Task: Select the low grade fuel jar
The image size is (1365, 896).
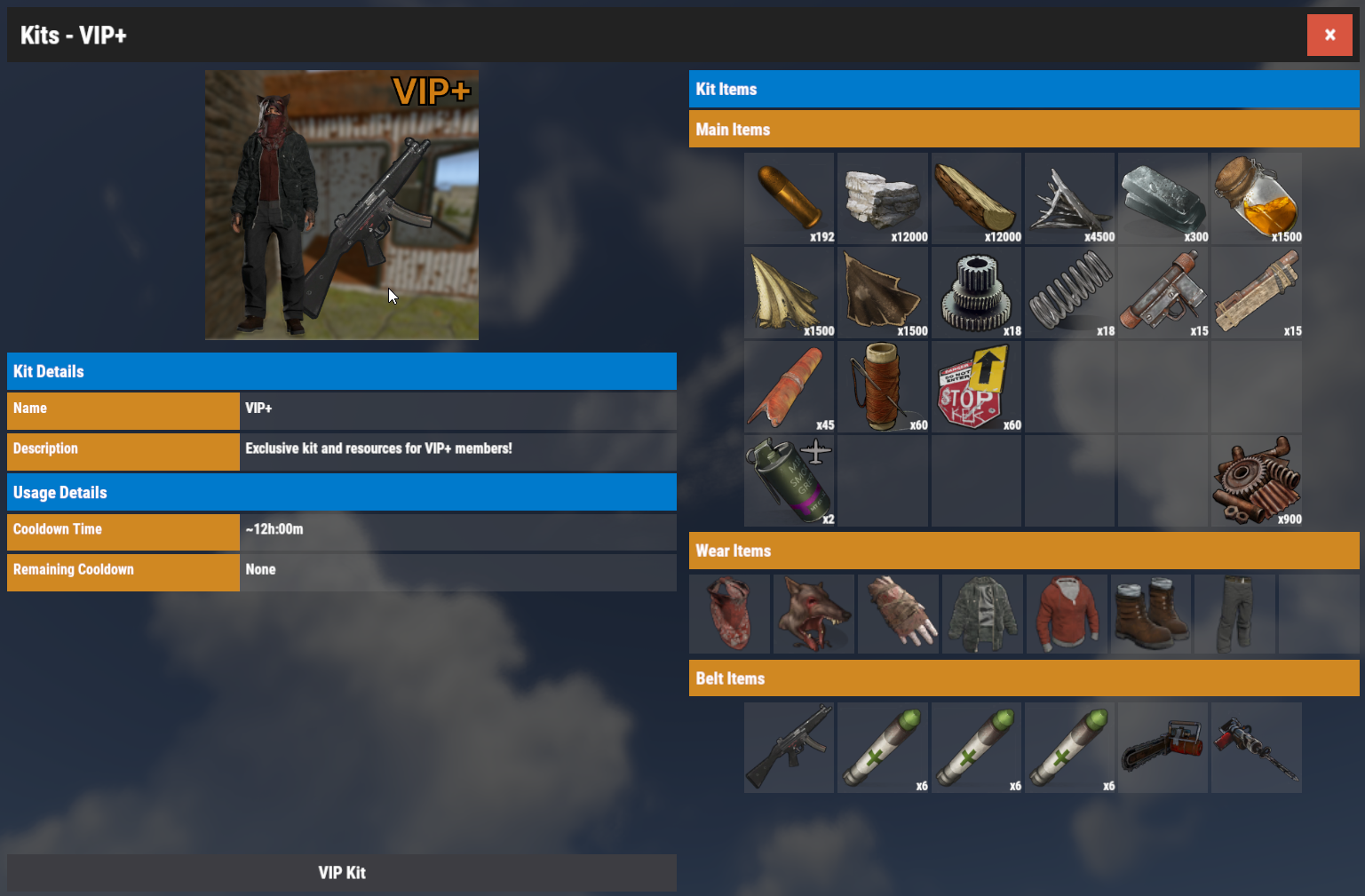Action: tap(1256, 198)
